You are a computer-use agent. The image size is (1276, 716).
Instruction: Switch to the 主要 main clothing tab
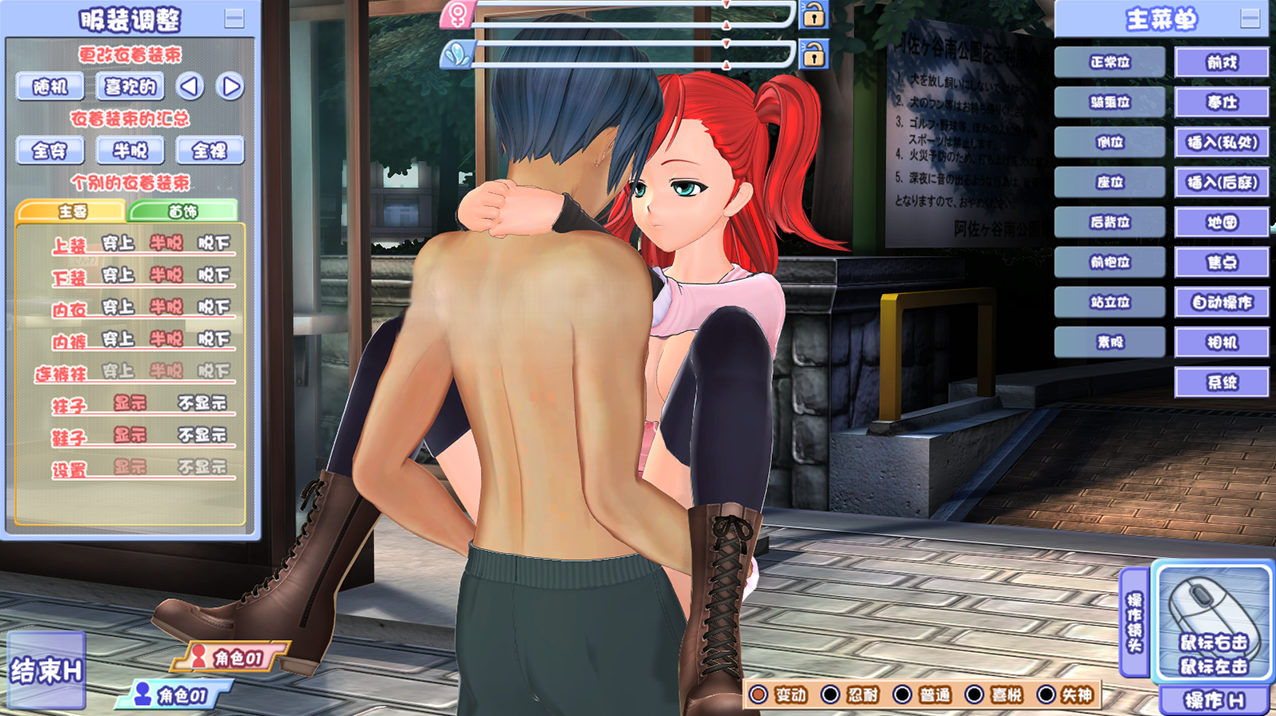[71, 211]
